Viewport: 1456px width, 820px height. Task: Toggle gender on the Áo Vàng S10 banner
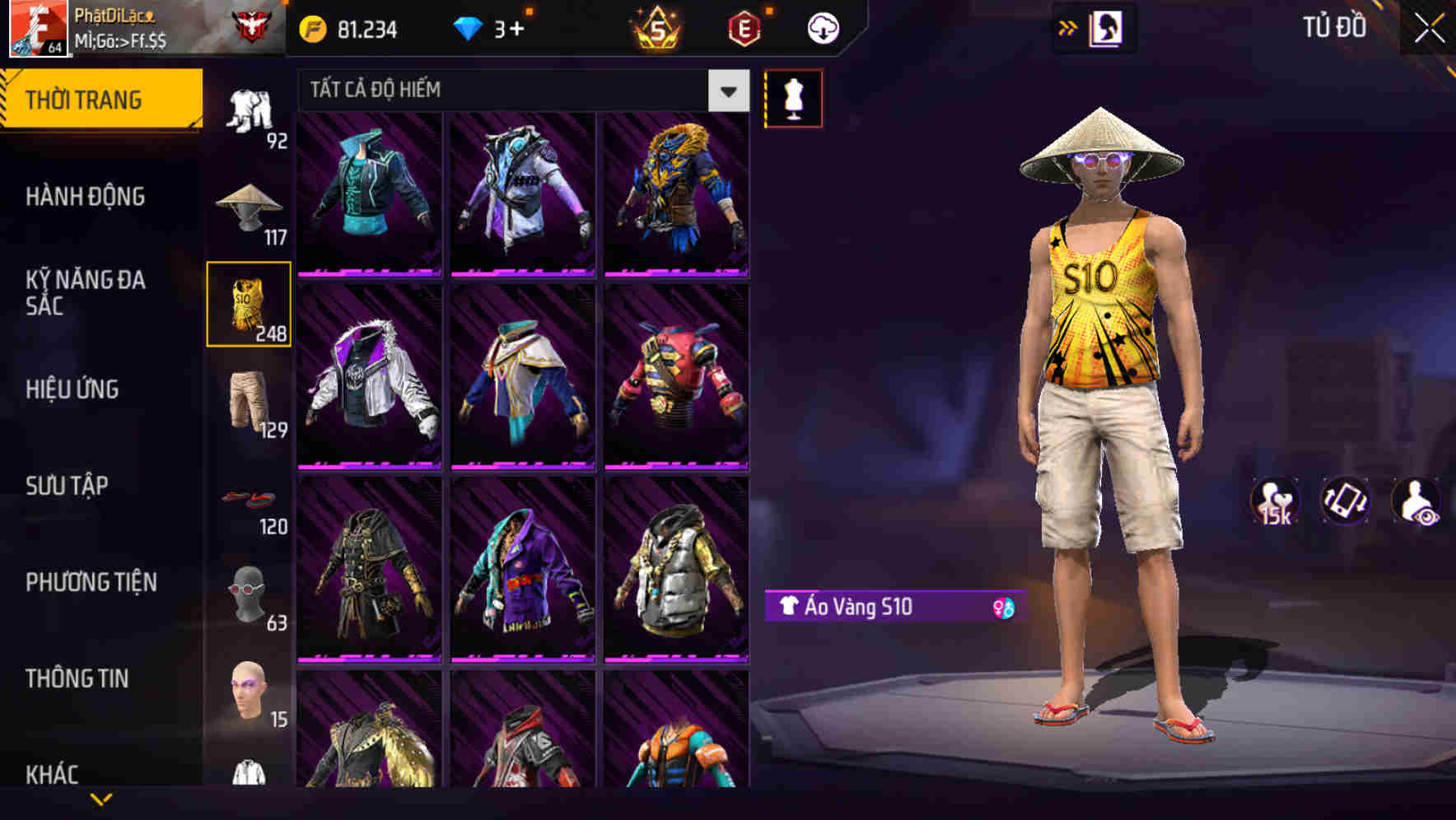pos(1003,608)
